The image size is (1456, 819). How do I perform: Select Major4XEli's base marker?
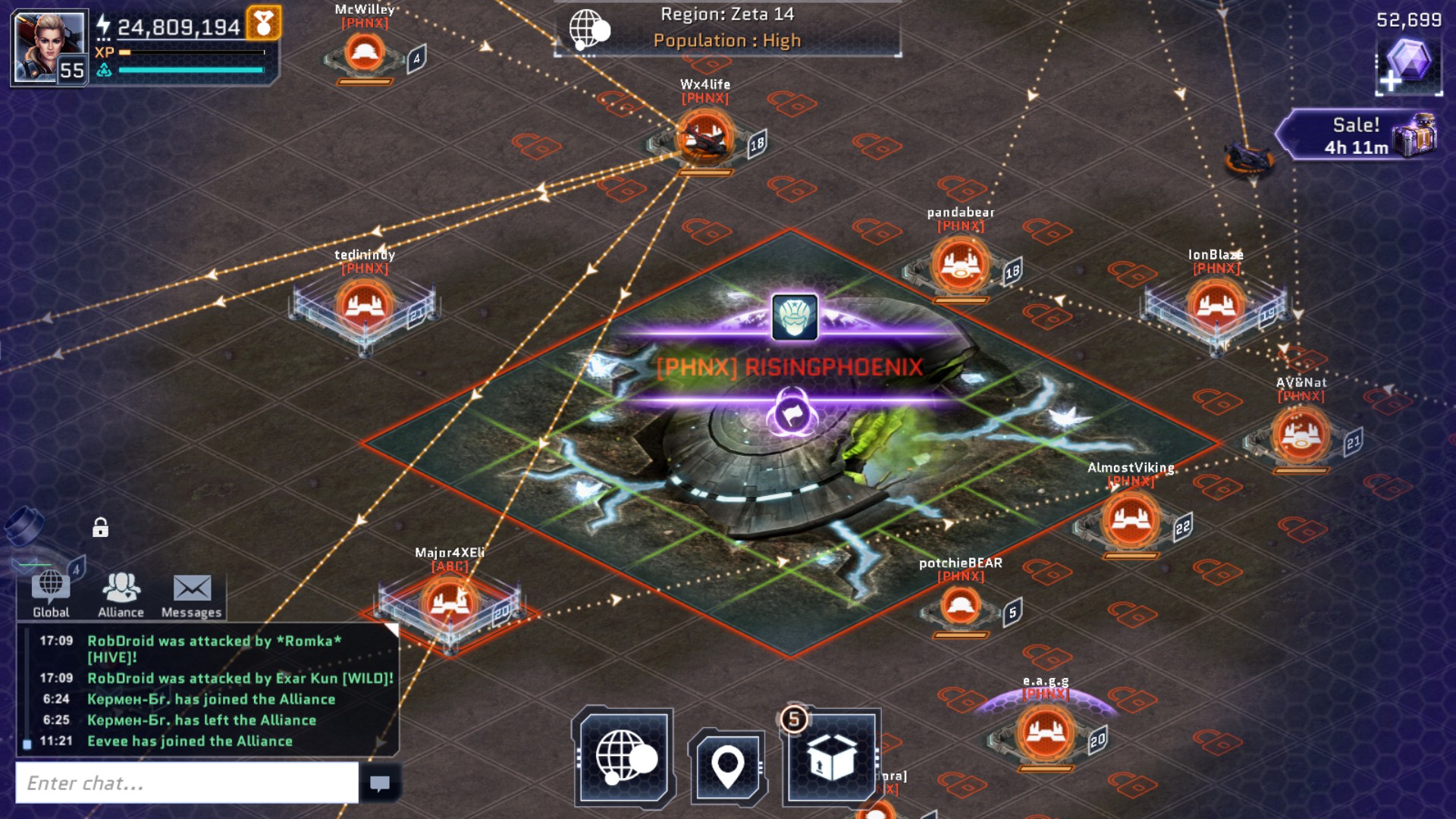coord(449,604)
